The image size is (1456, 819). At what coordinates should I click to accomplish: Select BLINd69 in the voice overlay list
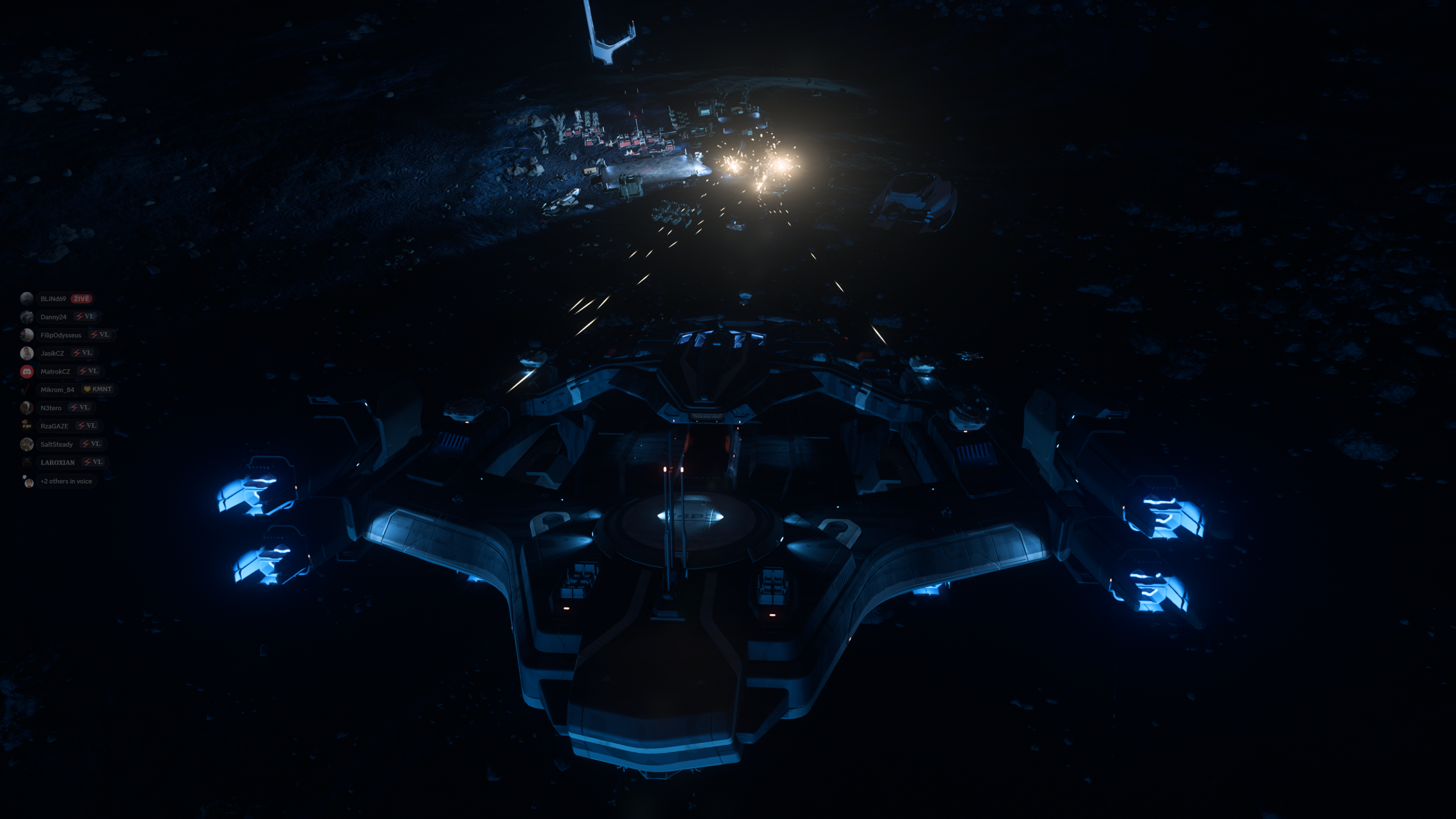(x=53, y=299)
